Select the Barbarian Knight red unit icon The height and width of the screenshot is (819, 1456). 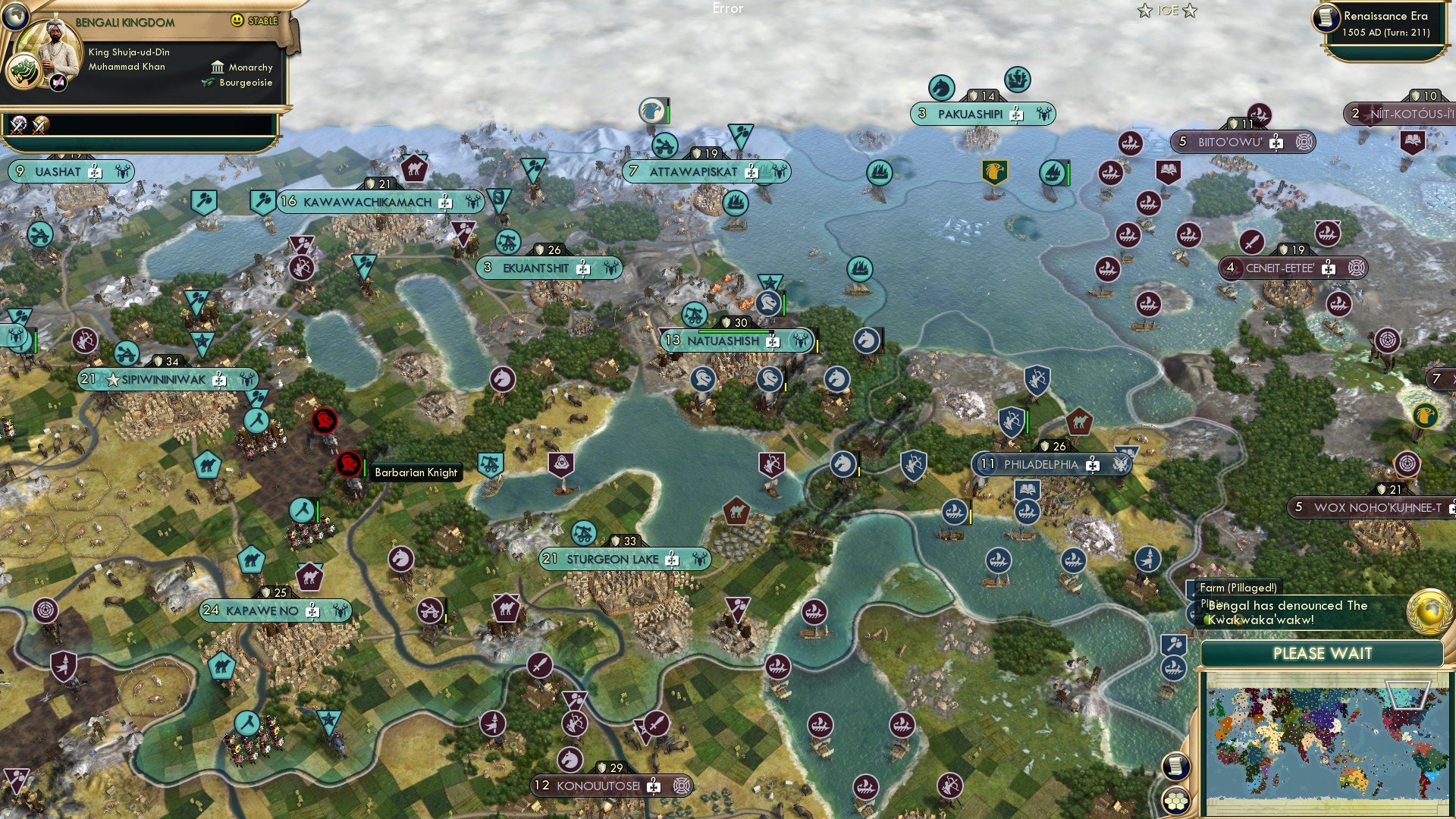348,465
